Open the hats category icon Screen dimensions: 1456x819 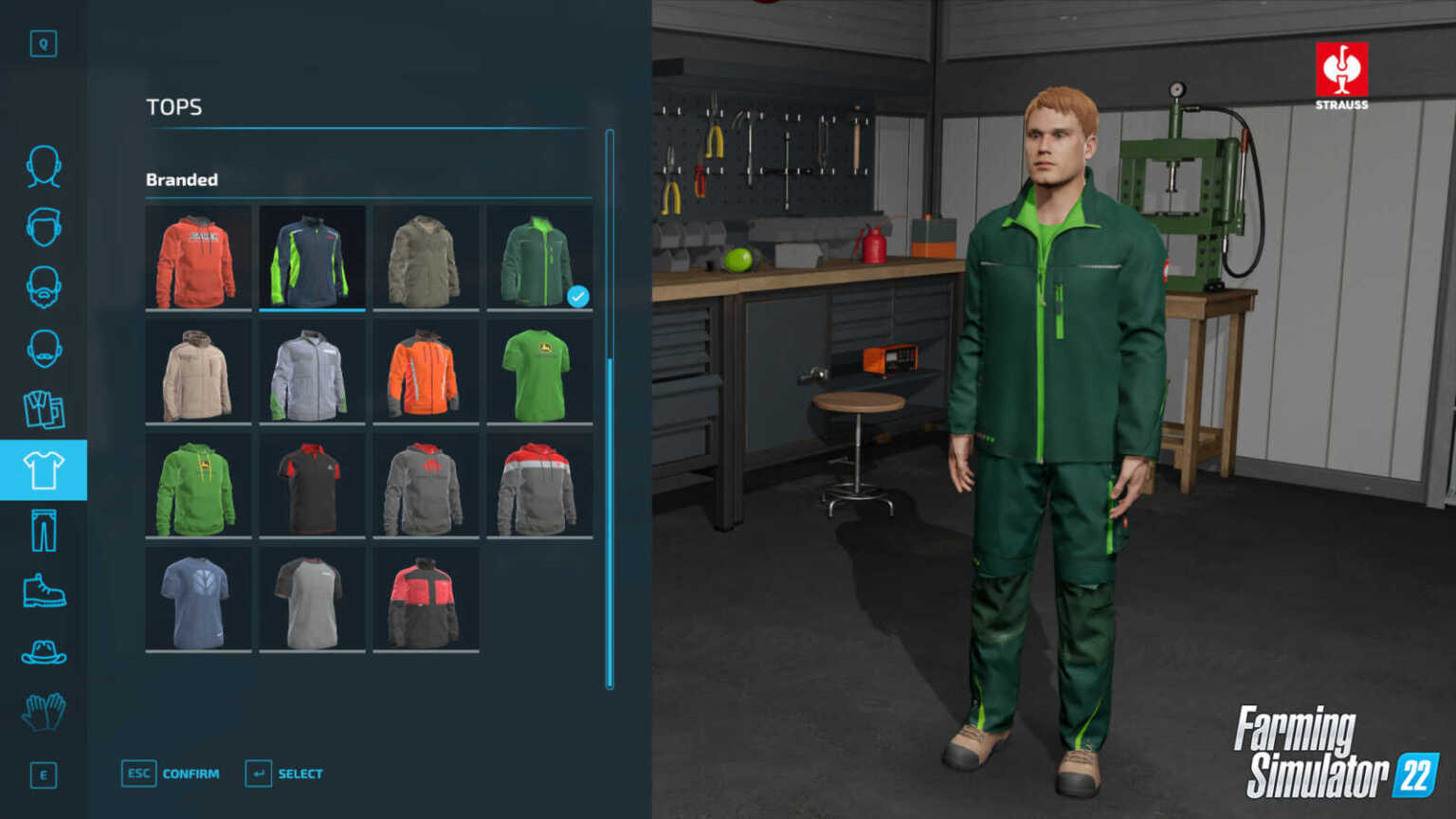pos(44,652)
